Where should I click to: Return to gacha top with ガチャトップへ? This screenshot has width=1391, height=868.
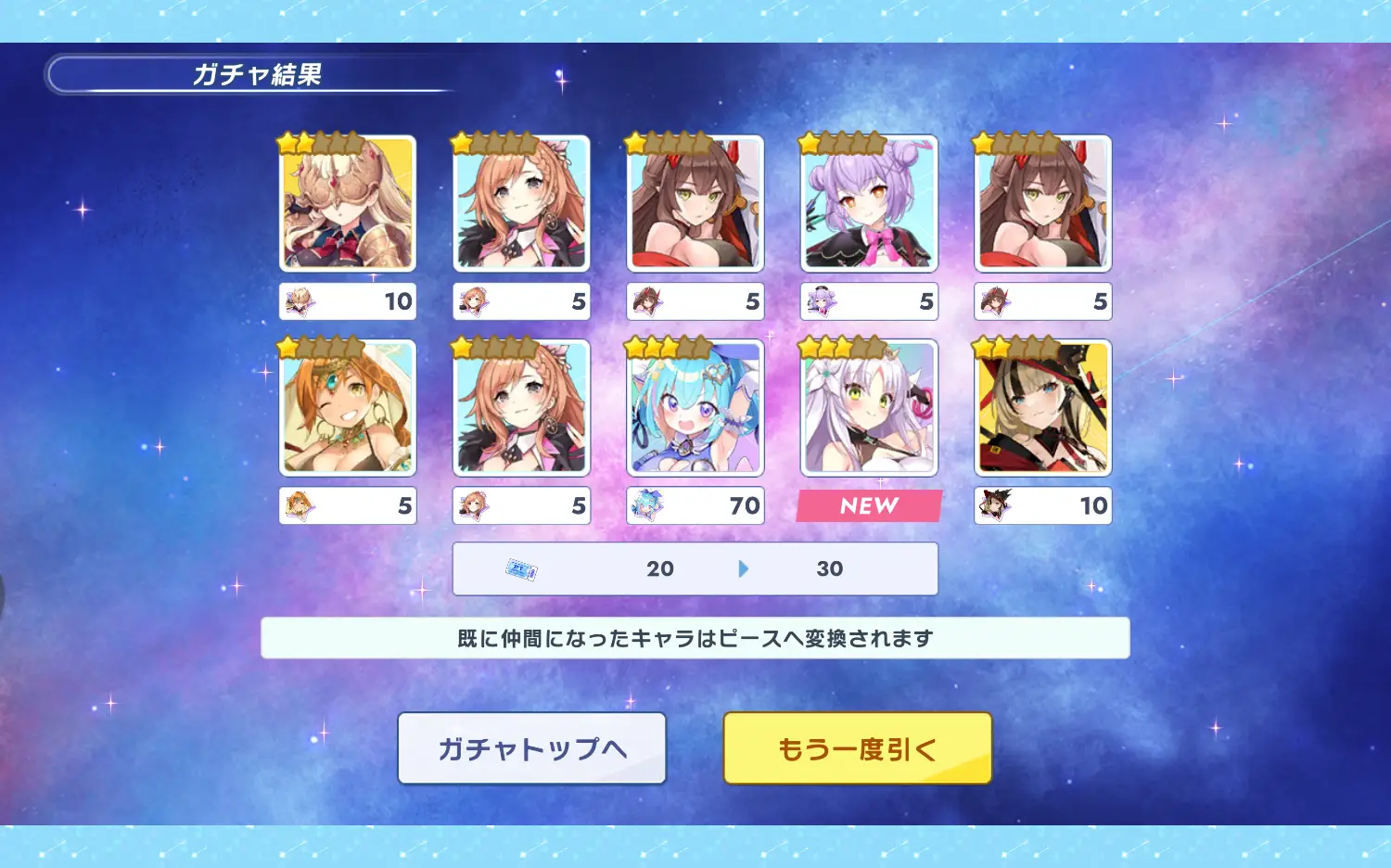coord(531,748)
